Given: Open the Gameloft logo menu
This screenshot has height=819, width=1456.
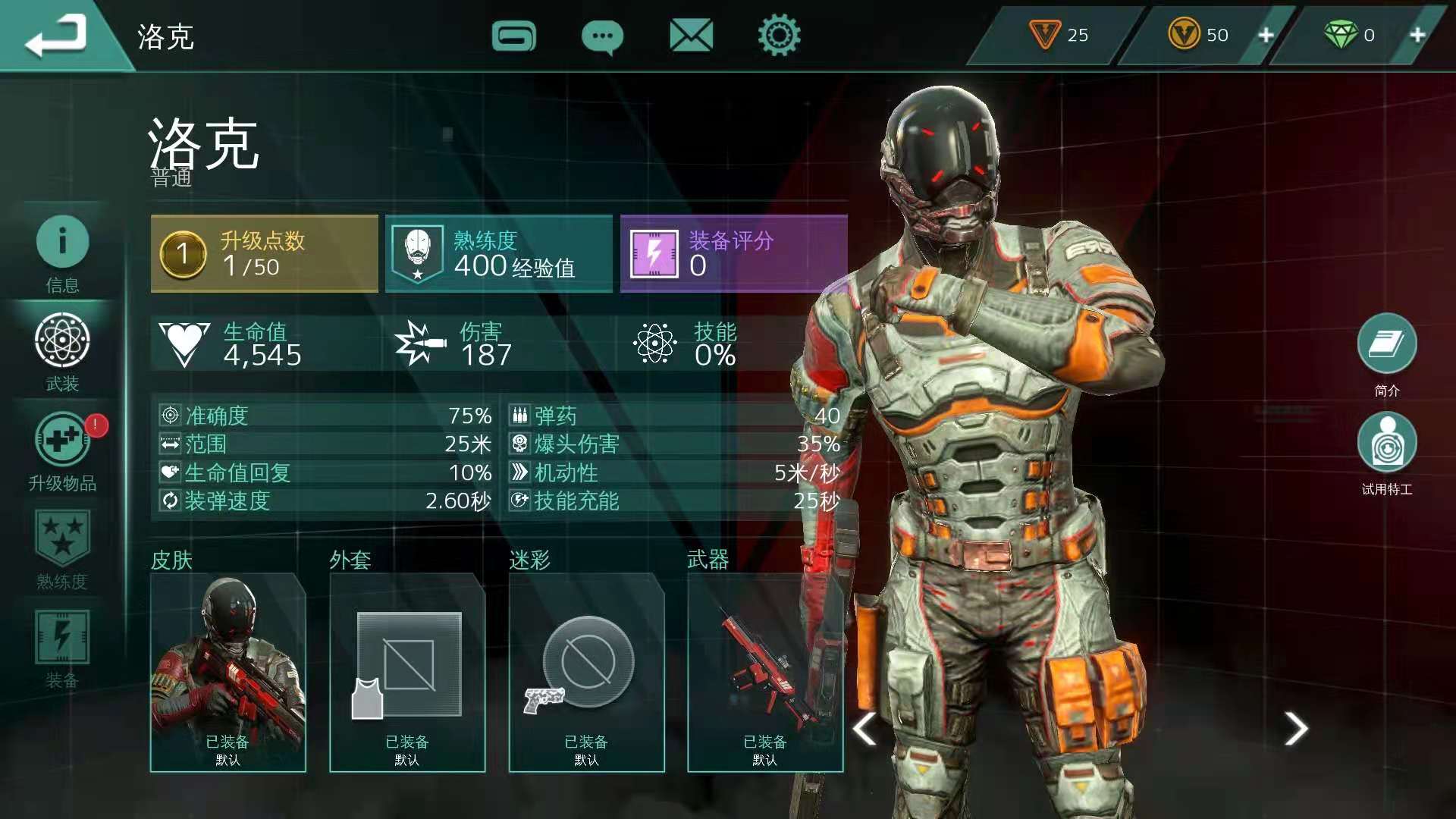Looking at the screenshot, I should pos(513,36).
